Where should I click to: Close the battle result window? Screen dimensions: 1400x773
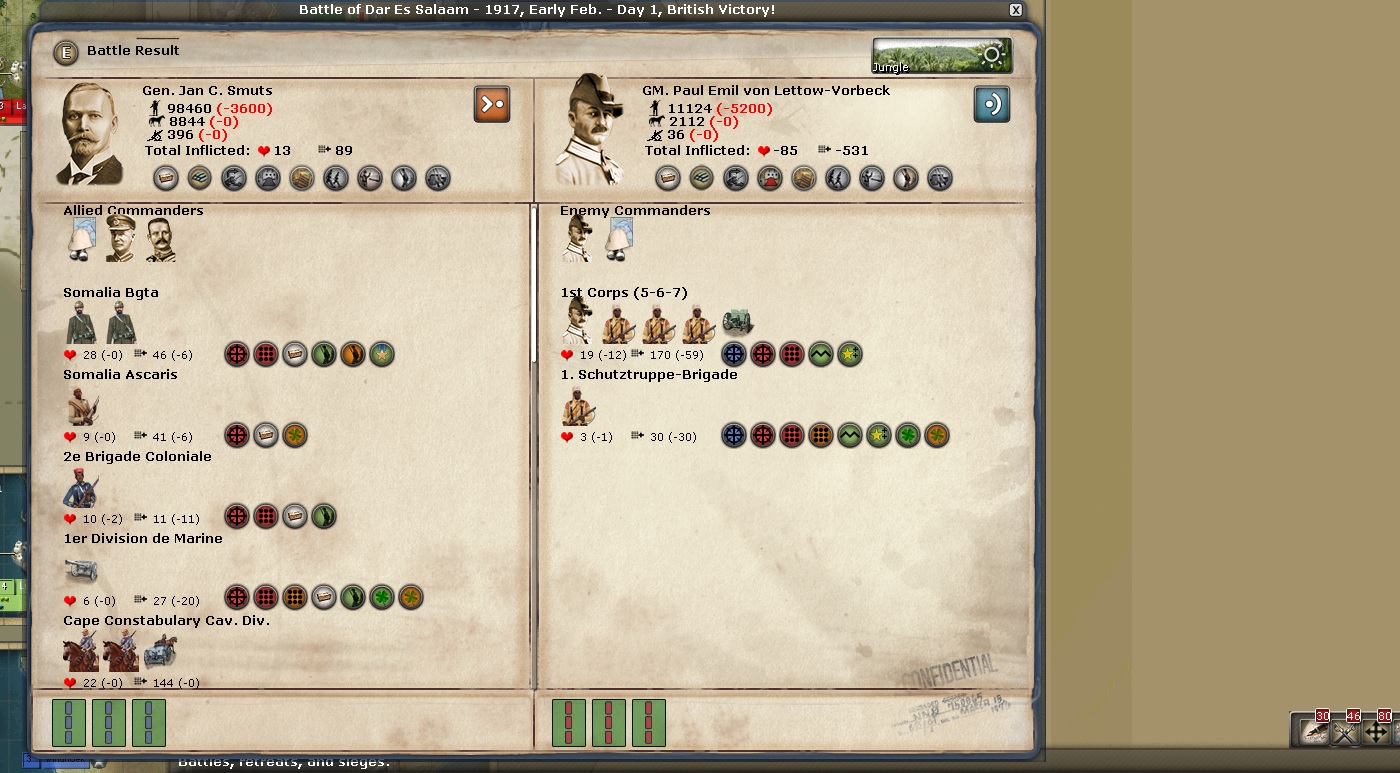(1016, 10)
